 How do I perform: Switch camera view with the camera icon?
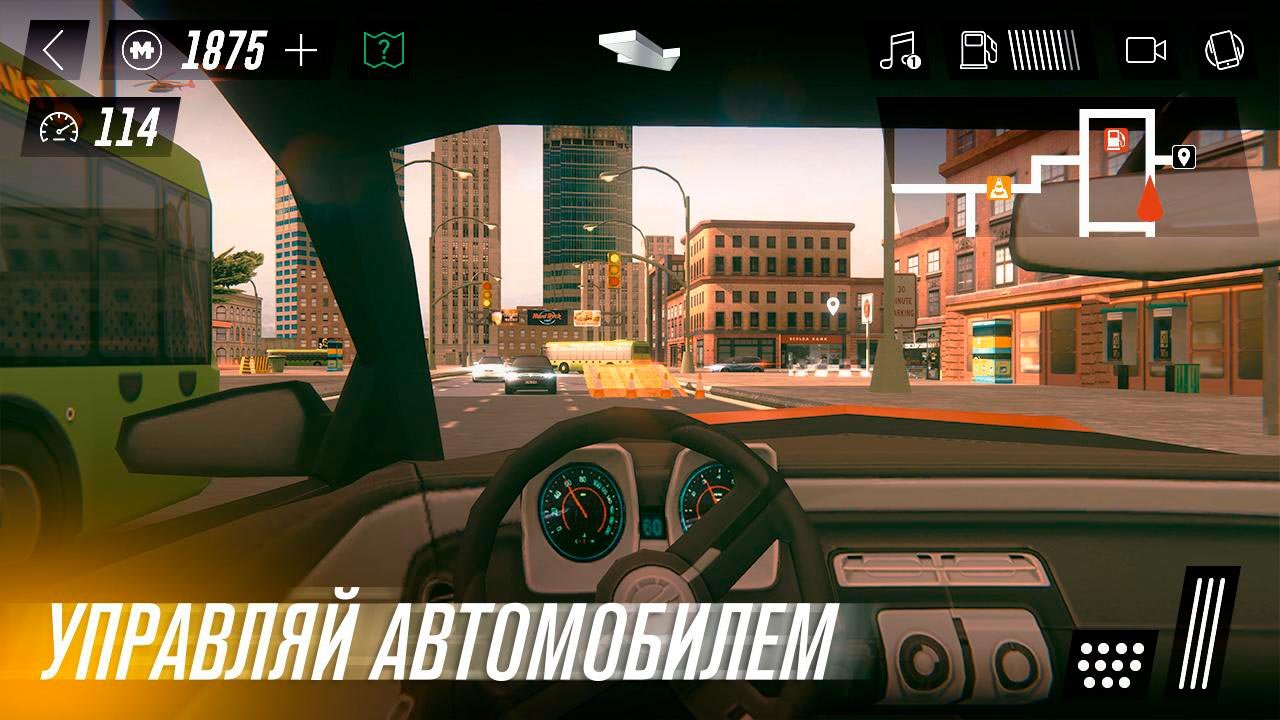tap(1146, 50)
